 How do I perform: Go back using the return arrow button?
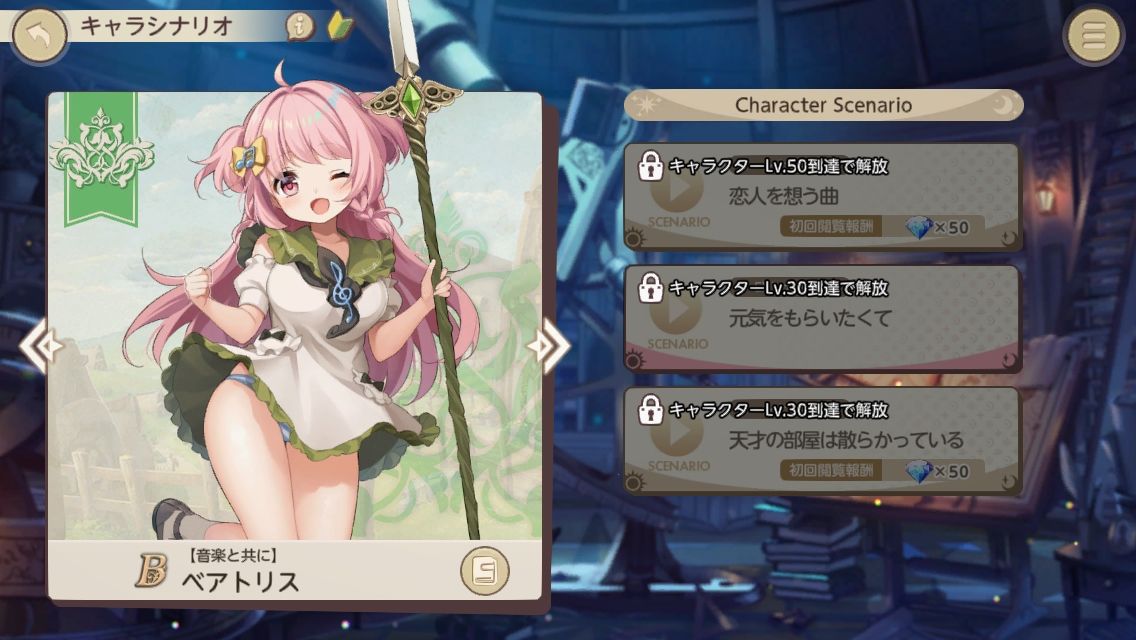[x=39, y=36]
